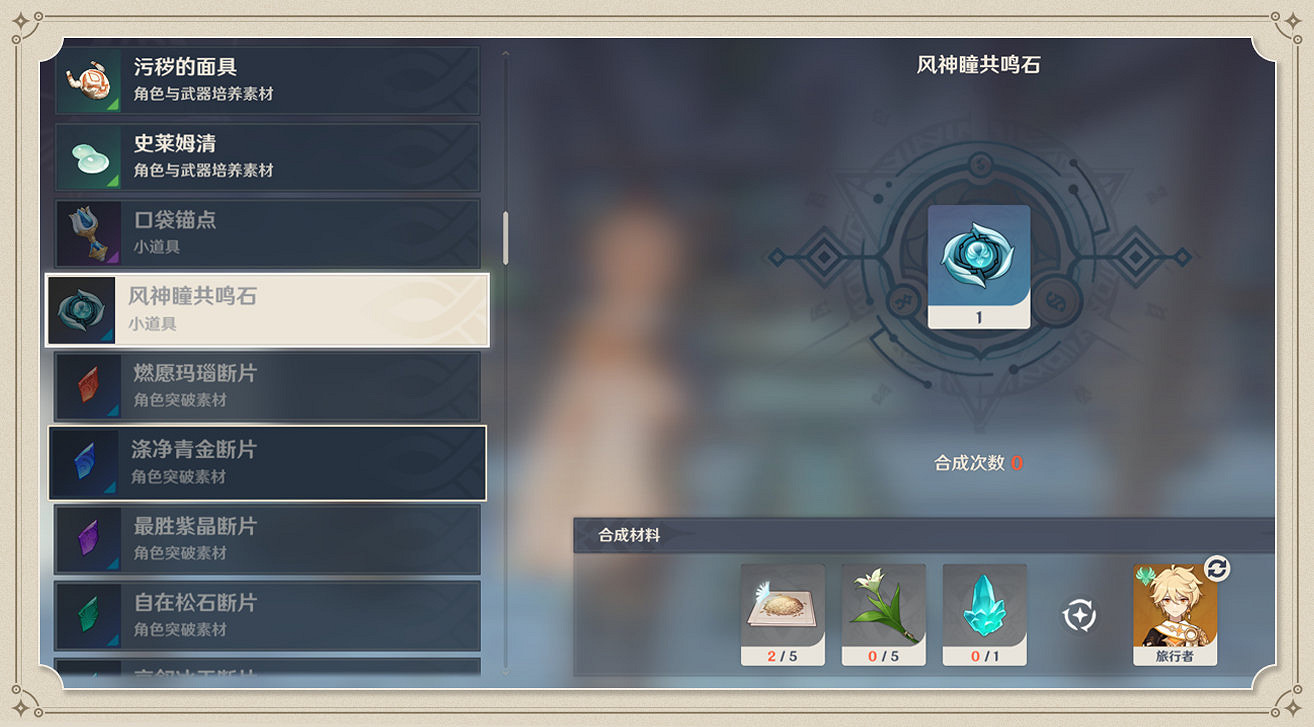Click the diamond ornament in the top-left corner
This screenshot has width=1314, height=727.
pos(23,19)
